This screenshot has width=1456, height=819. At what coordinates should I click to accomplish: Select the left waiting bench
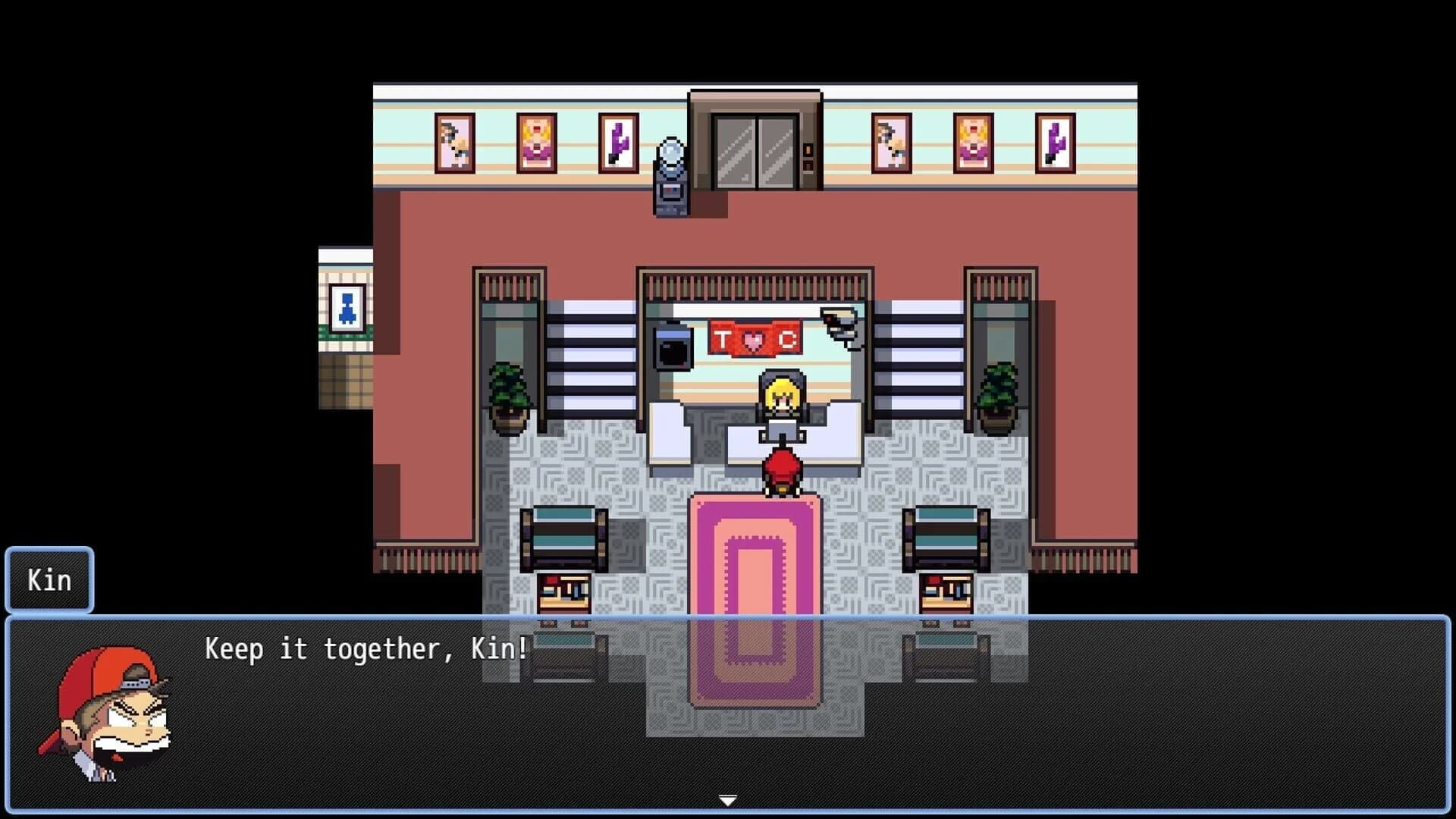565,538
